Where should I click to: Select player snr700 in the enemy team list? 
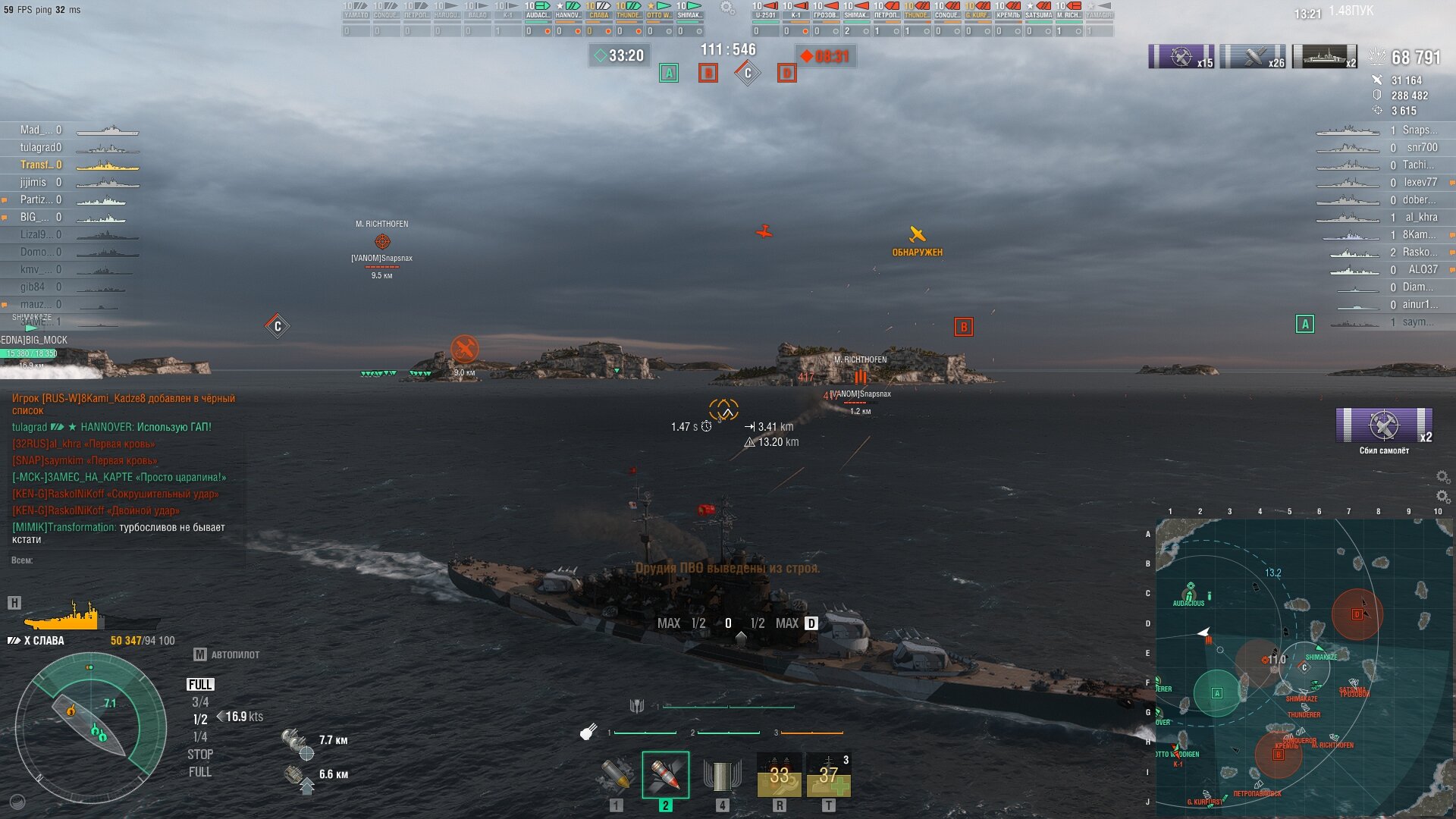click(1422, 147)
